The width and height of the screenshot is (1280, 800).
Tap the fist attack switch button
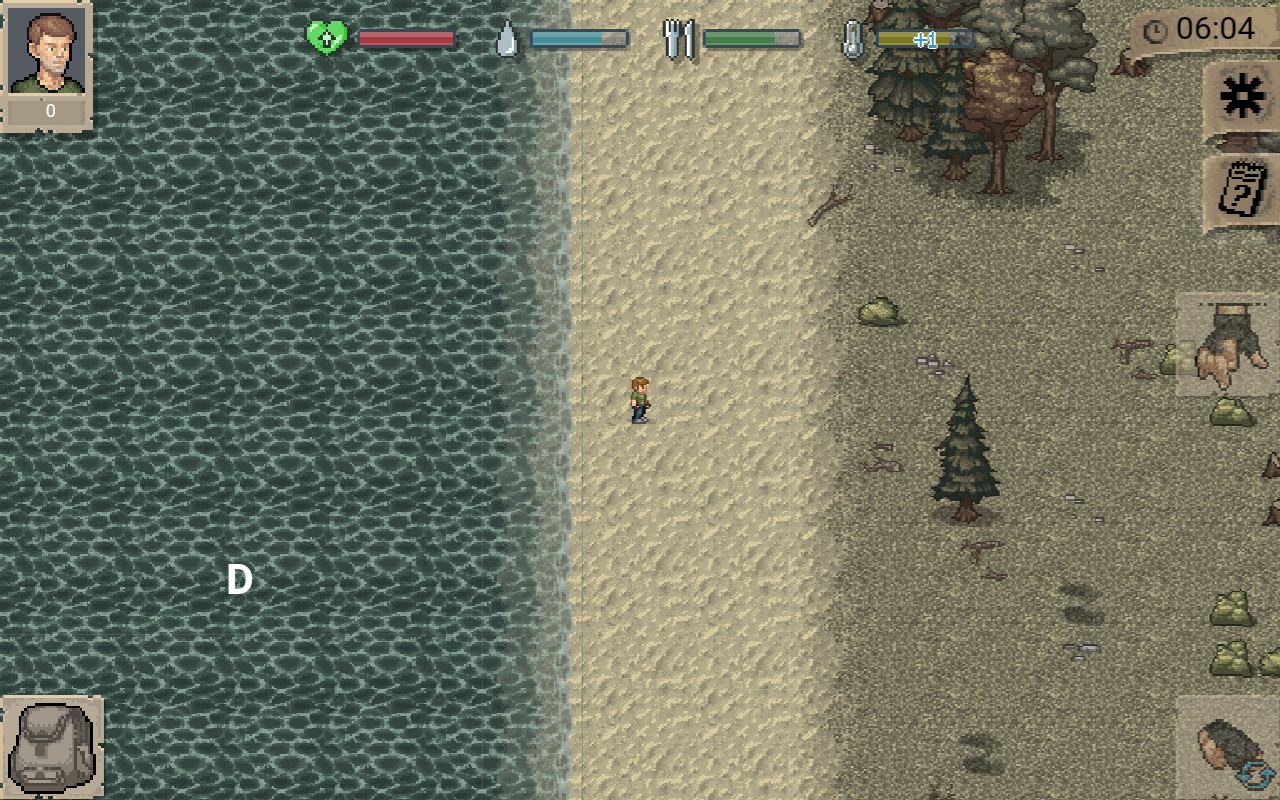click(1231, 748)
